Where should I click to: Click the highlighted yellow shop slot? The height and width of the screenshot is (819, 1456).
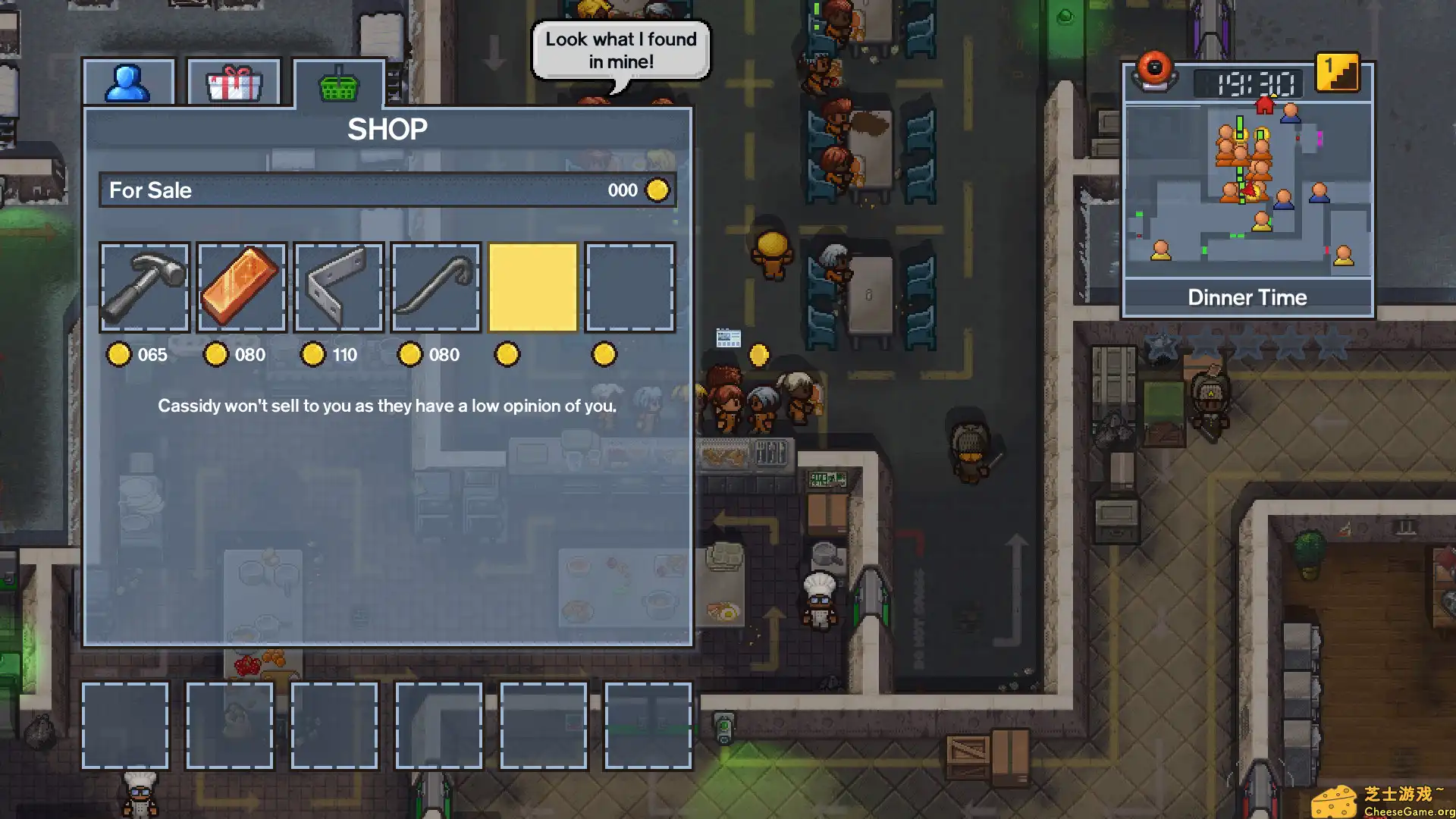click(532, 287)
